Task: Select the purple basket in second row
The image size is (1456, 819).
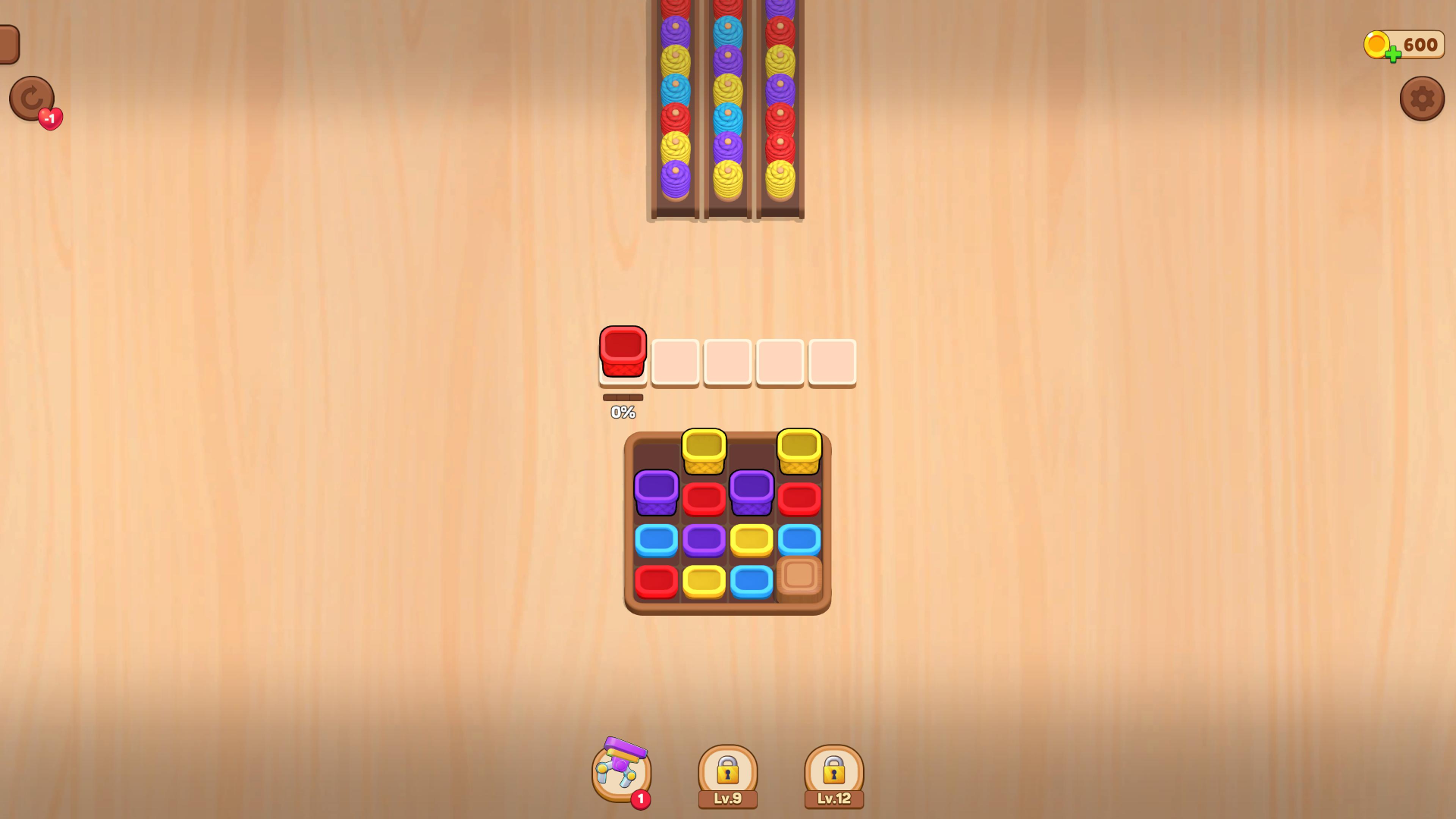Action: pyautogui.click(x=656, y=493)
